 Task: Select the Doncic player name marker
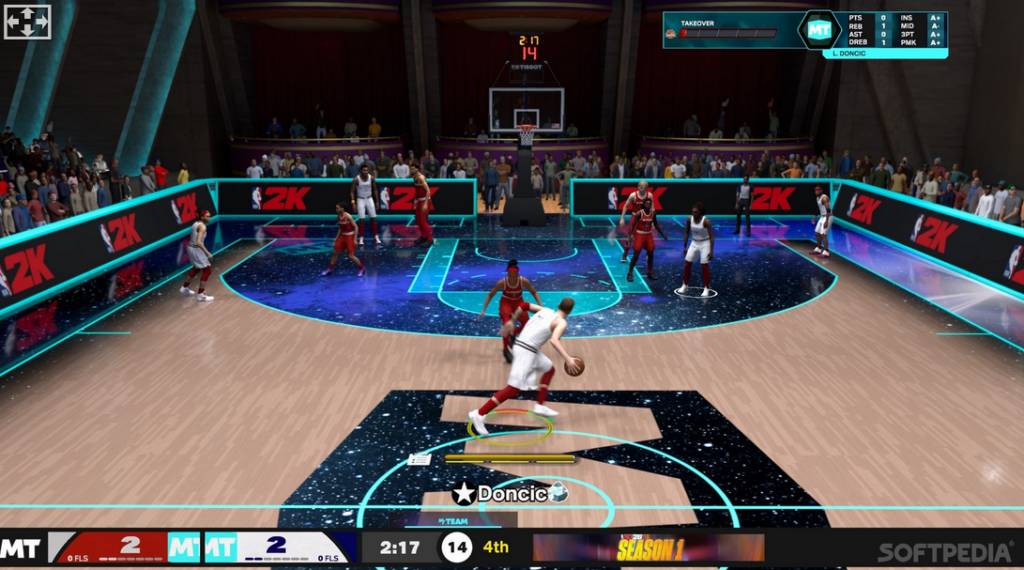[511, 493]
